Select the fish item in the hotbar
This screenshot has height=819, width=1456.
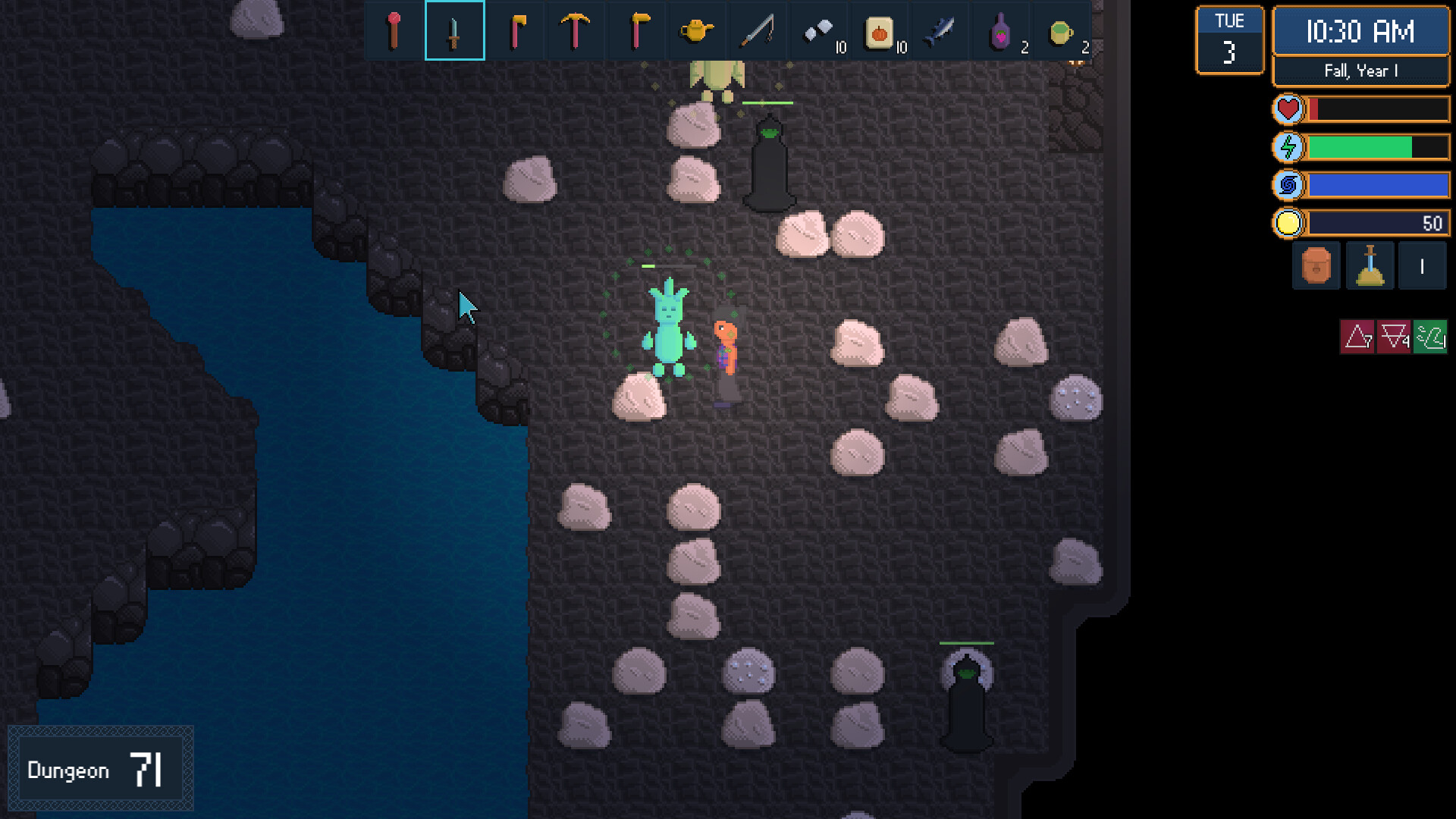tap(940, 30)
